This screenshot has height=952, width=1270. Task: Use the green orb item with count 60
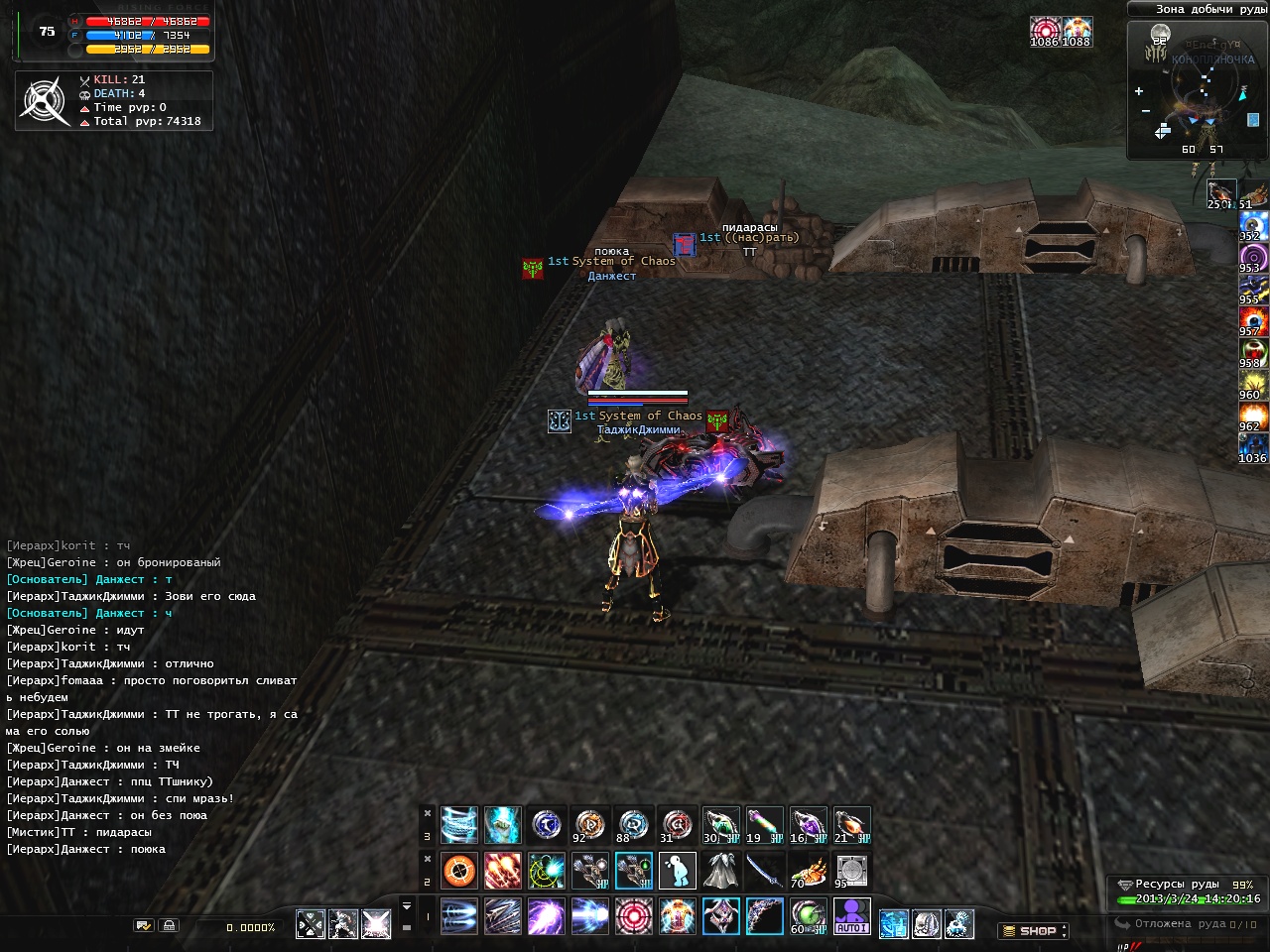click(x=808, y=916)
